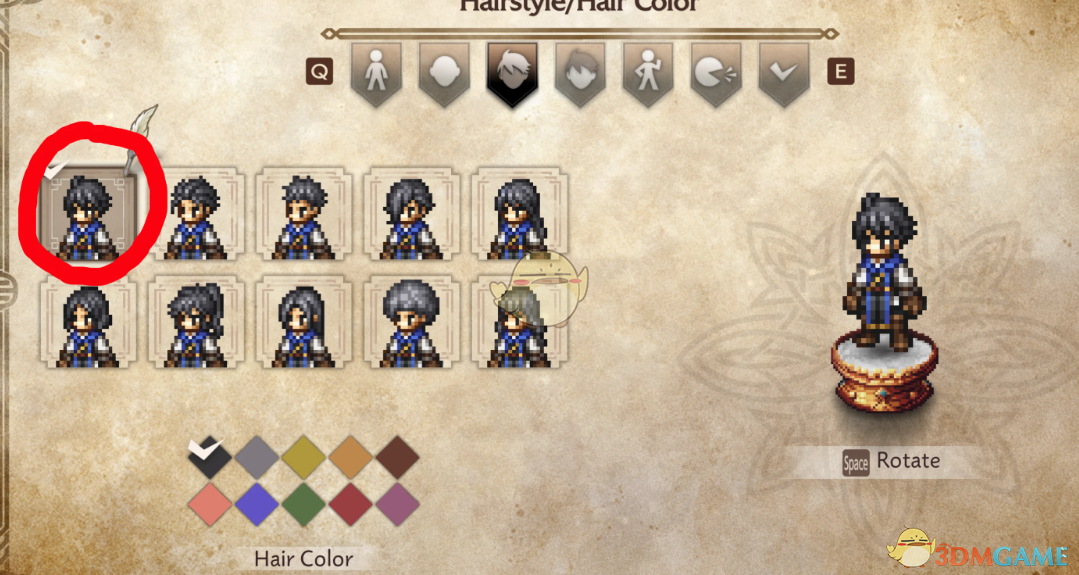Screen dimensions: 1079x575
Task: Pick the gray hair color
Action: click(x=257, y=456)
